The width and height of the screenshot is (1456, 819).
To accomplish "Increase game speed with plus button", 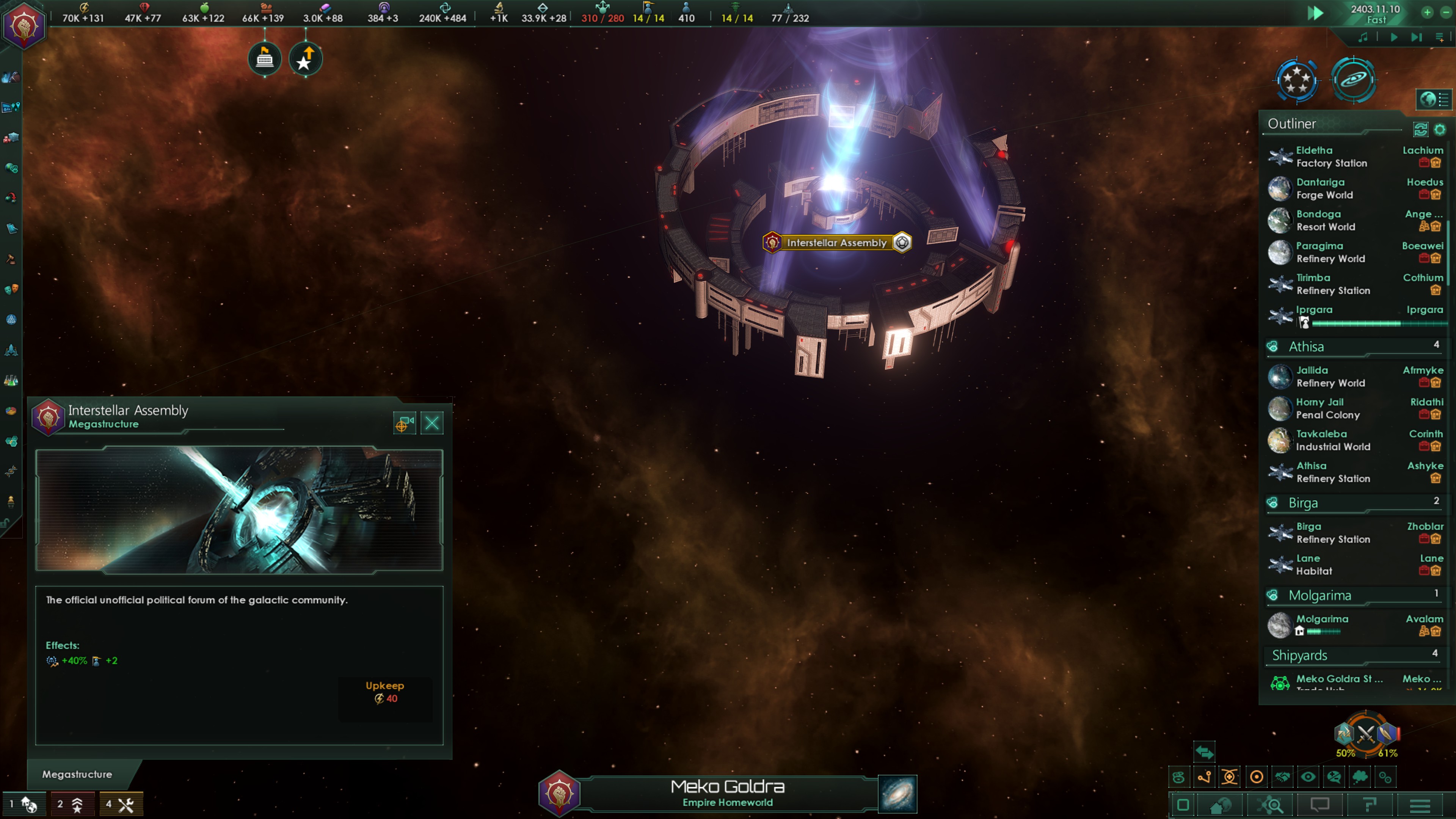I will click(x=1427, y=12).
